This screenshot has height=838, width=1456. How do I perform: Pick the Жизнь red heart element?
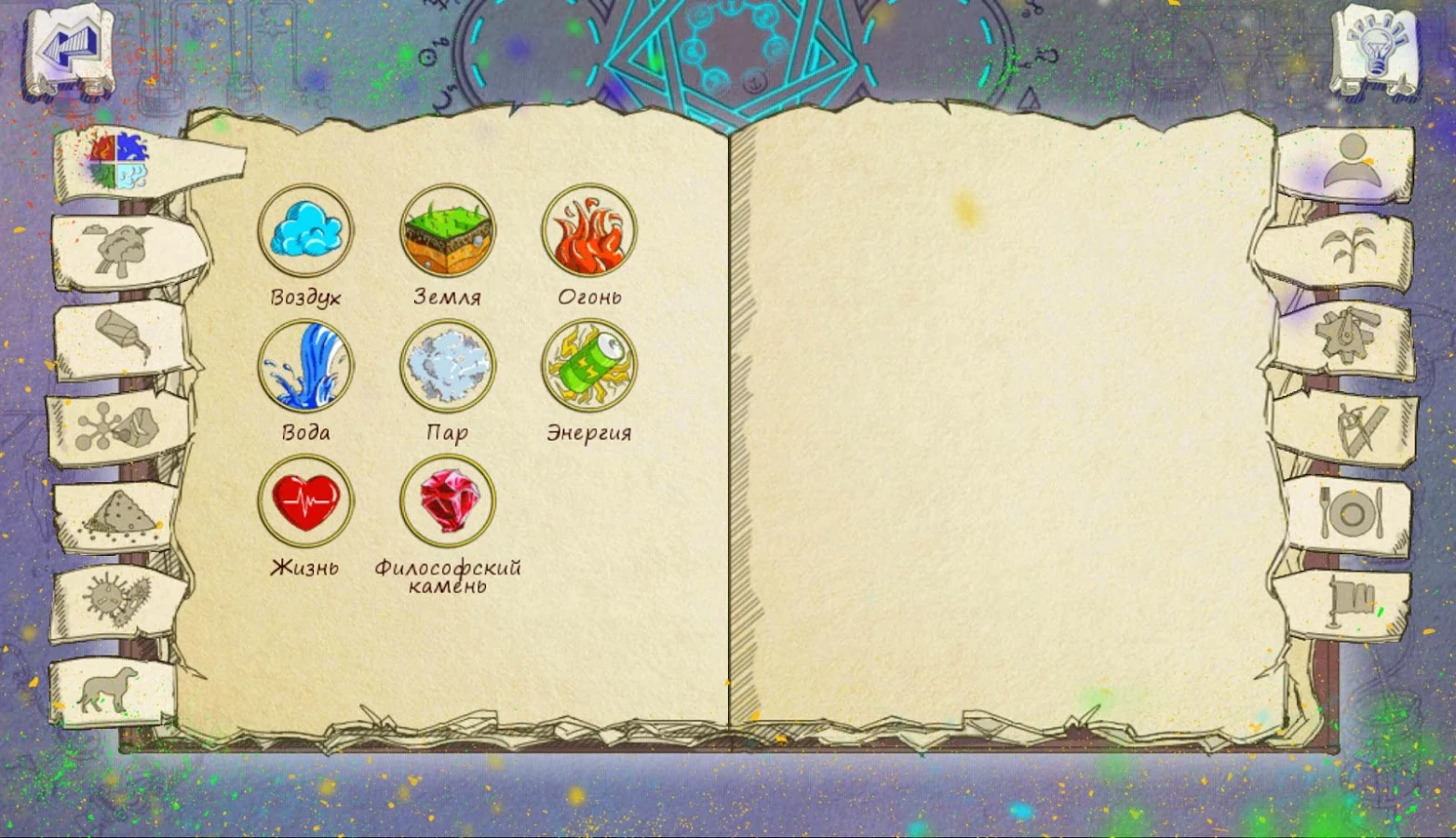click(x=305, y=501)
